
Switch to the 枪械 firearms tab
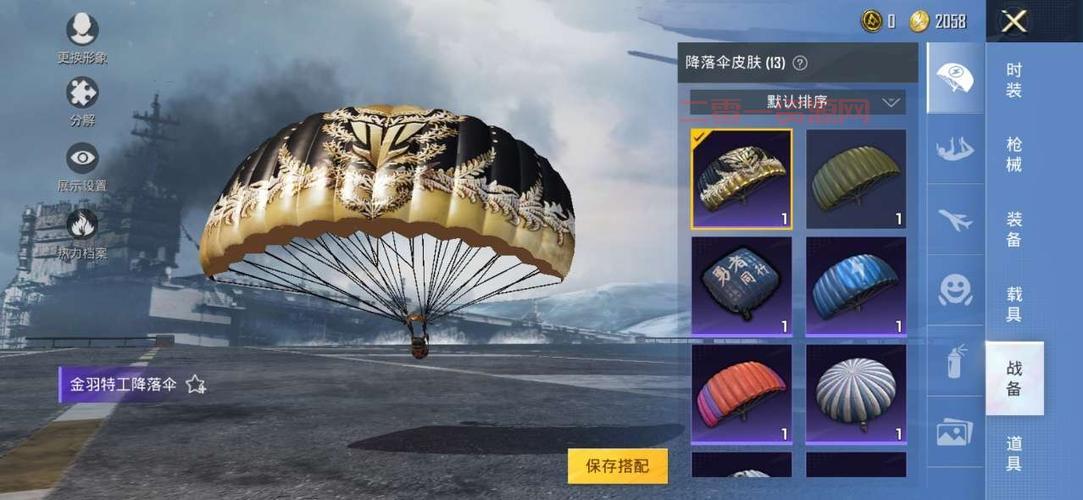tap(1014, 154)
